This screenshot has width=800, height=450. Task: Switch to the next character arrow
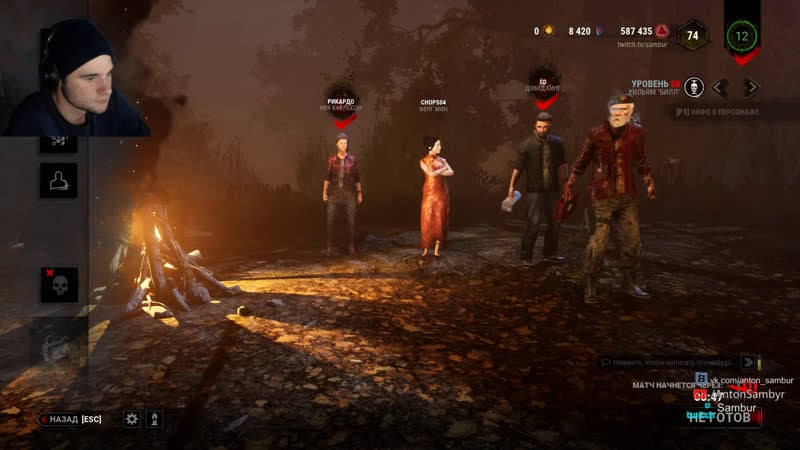point(751,87)
